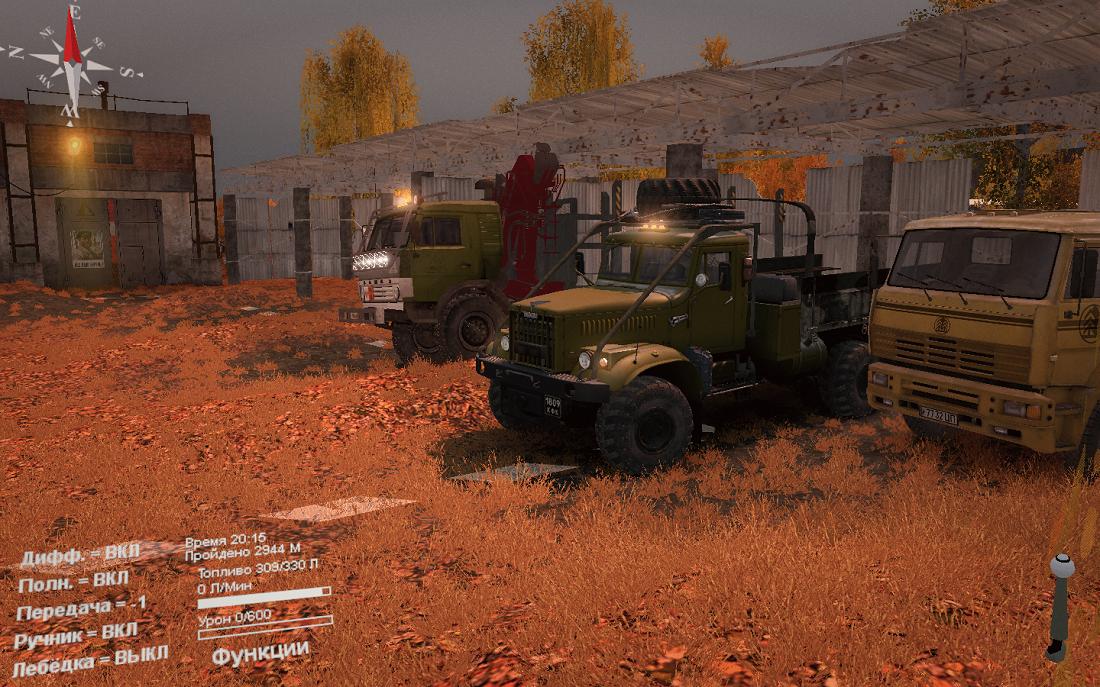Image resolution: width=1100 pixels, height=687 pixels.
Task: Click the compass rose
Action: click(x=71, y=62)
